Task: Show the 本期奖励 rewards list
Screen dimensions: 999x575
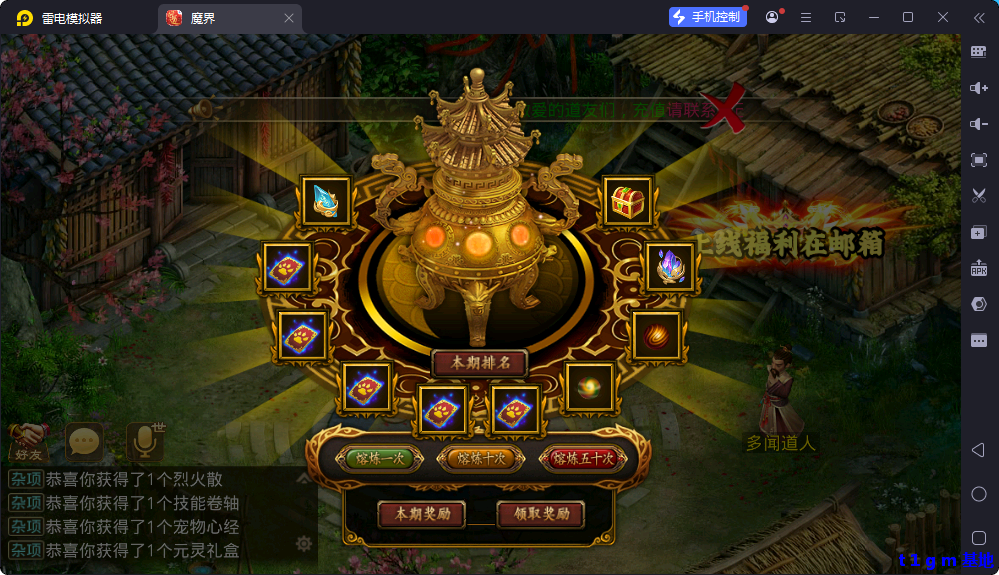Action: [422, 514]
